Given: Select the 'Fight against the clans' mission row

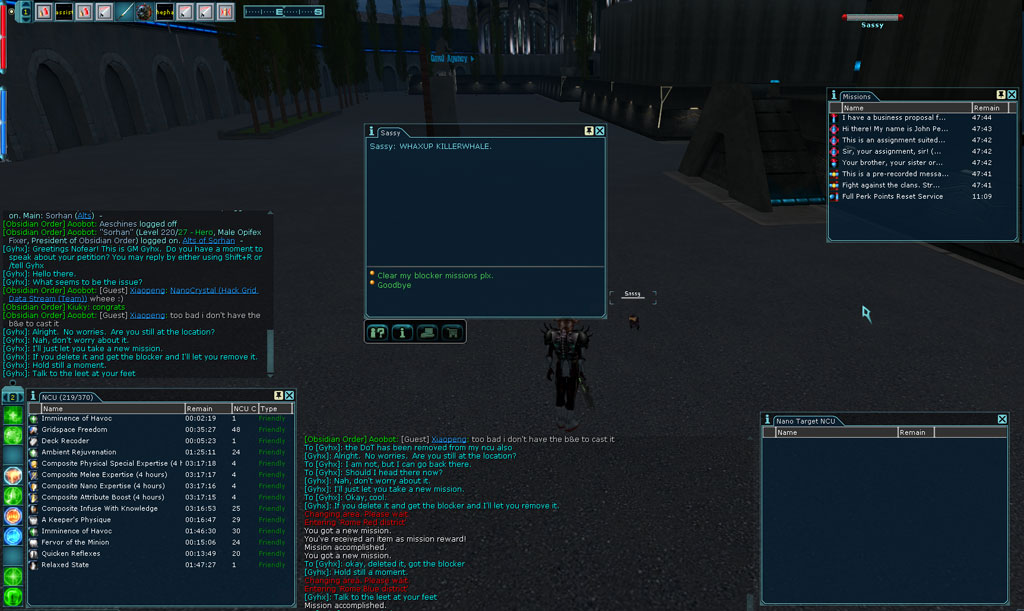Looking at the screenshot, I should tap(893, 185).
